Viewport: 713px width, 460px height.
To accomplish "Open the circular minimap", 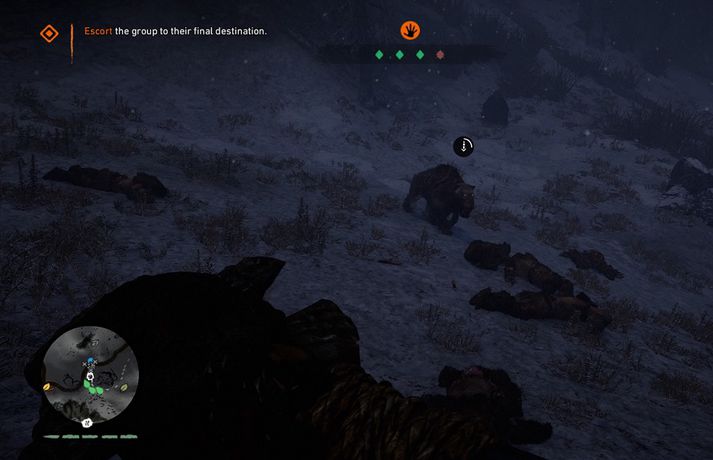I will (88, 375).
